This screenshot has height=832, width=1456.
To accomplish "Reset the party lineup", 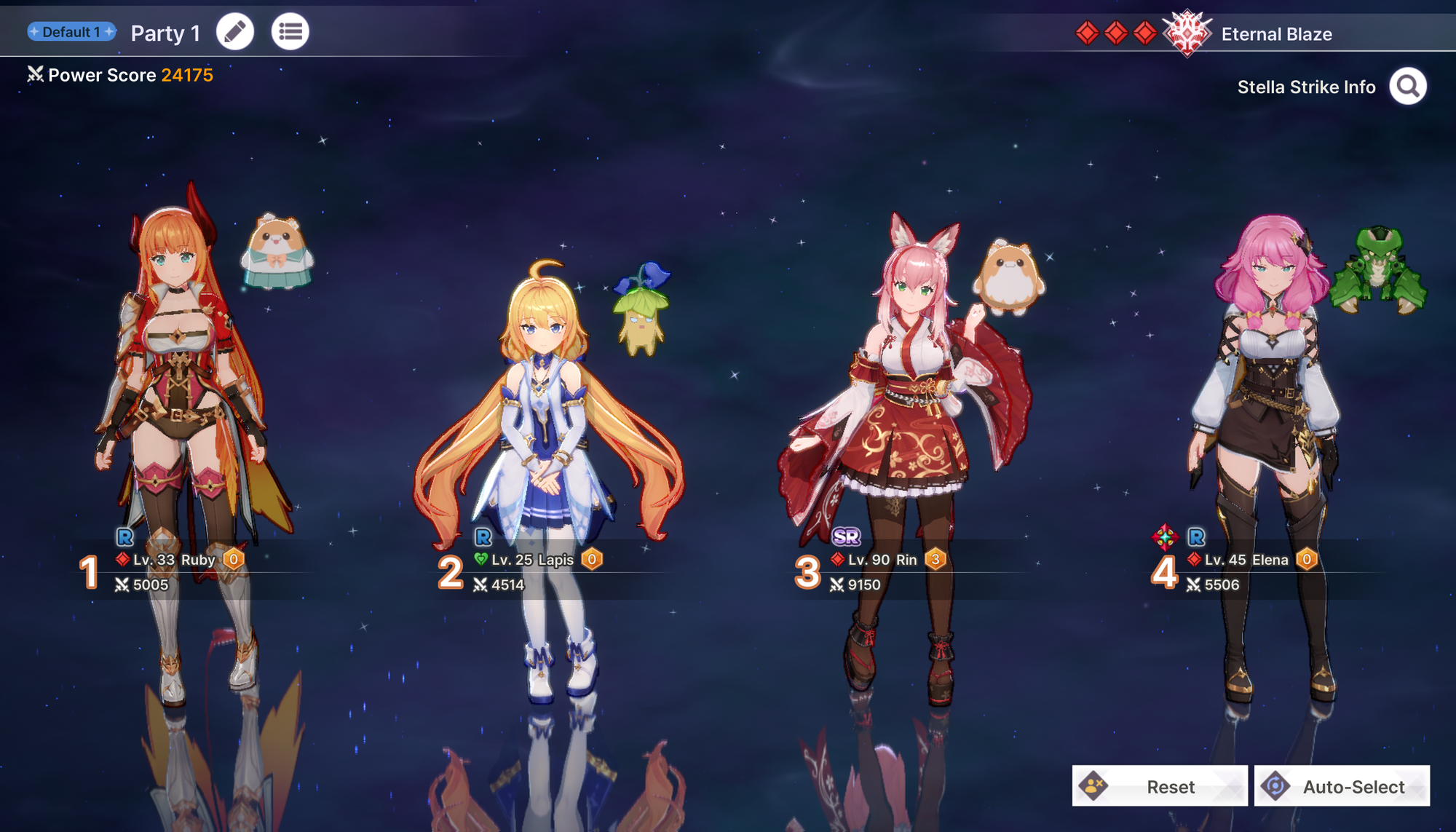I will point(1160,786).
